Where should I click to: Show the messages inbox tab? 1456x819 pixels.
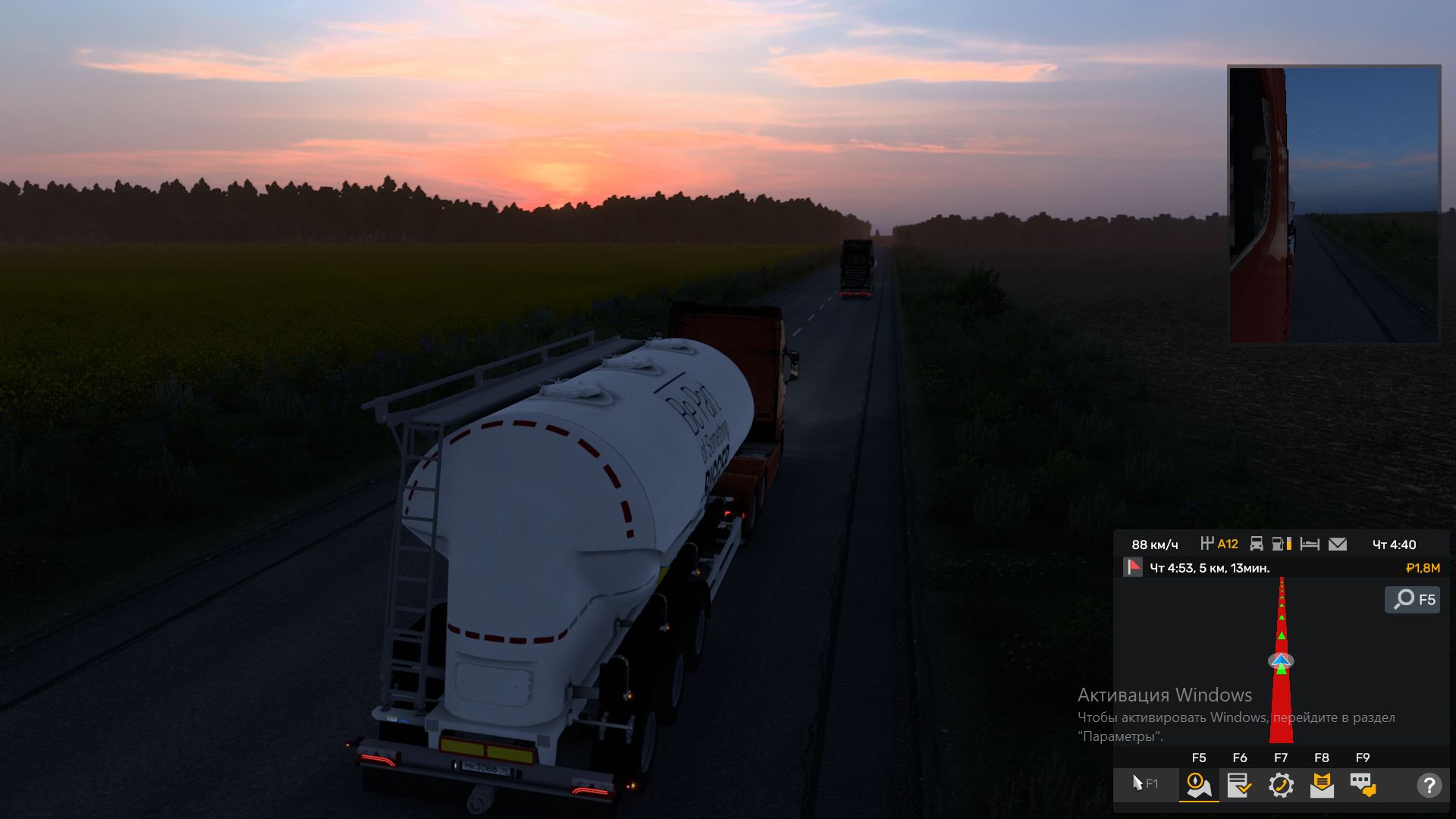point(1322,785)
